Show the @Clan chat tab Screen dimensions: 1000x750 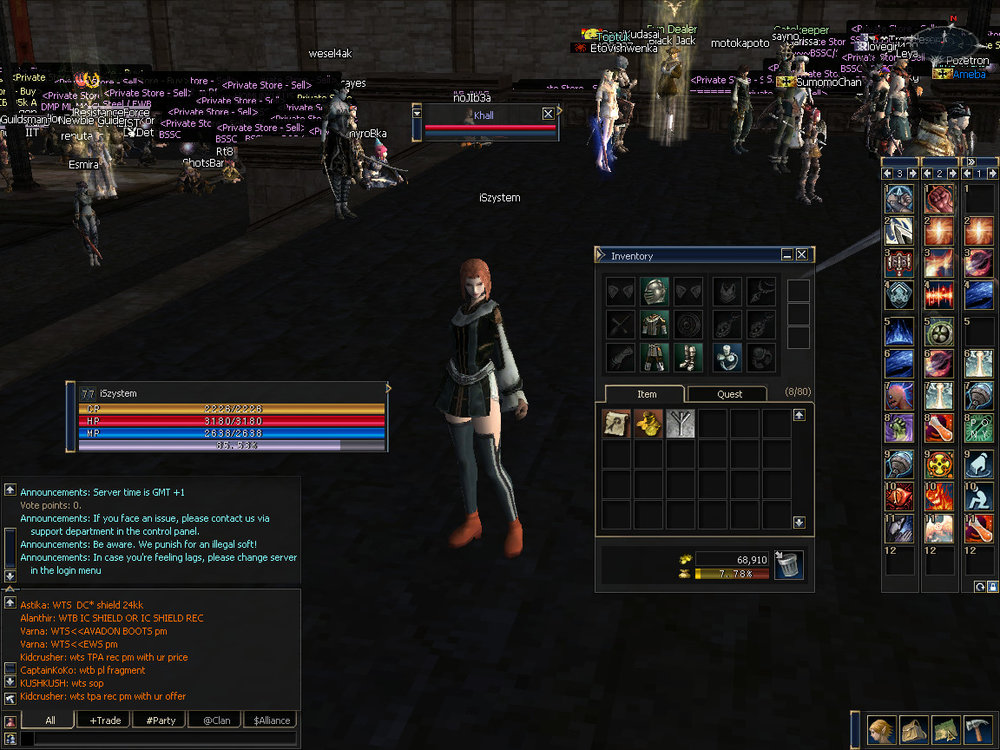click(216, 720)
